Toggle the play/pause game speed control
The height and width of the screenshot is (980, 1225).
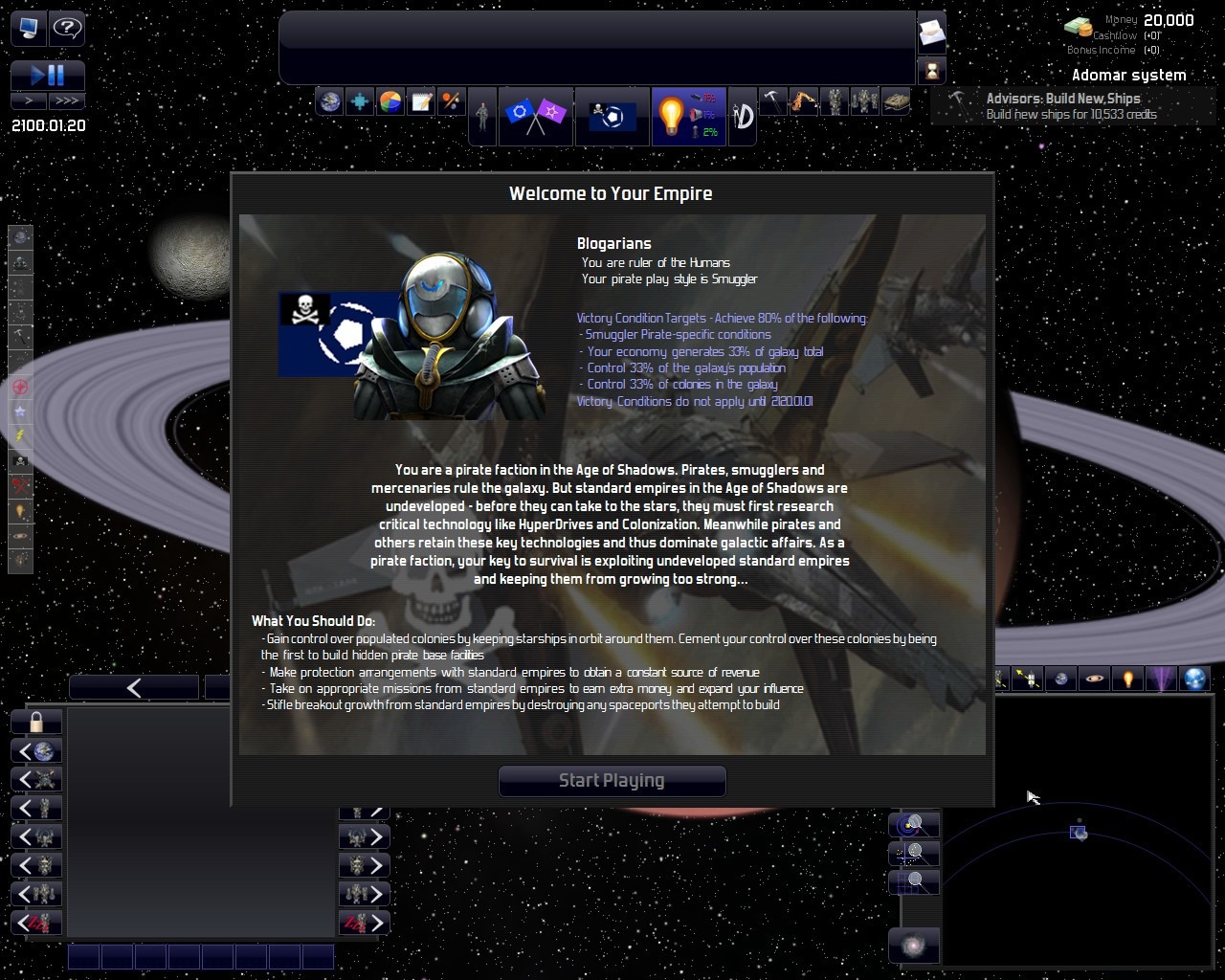48,75
